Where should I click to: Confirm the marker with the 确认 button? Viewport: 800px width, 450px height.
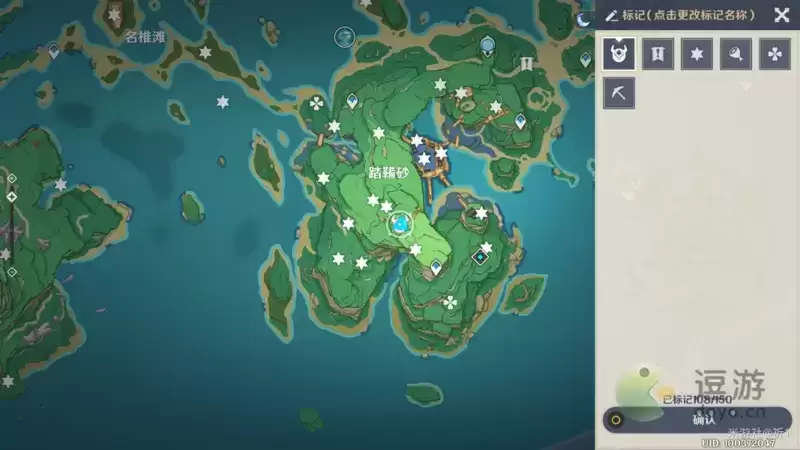coord(703,420)
